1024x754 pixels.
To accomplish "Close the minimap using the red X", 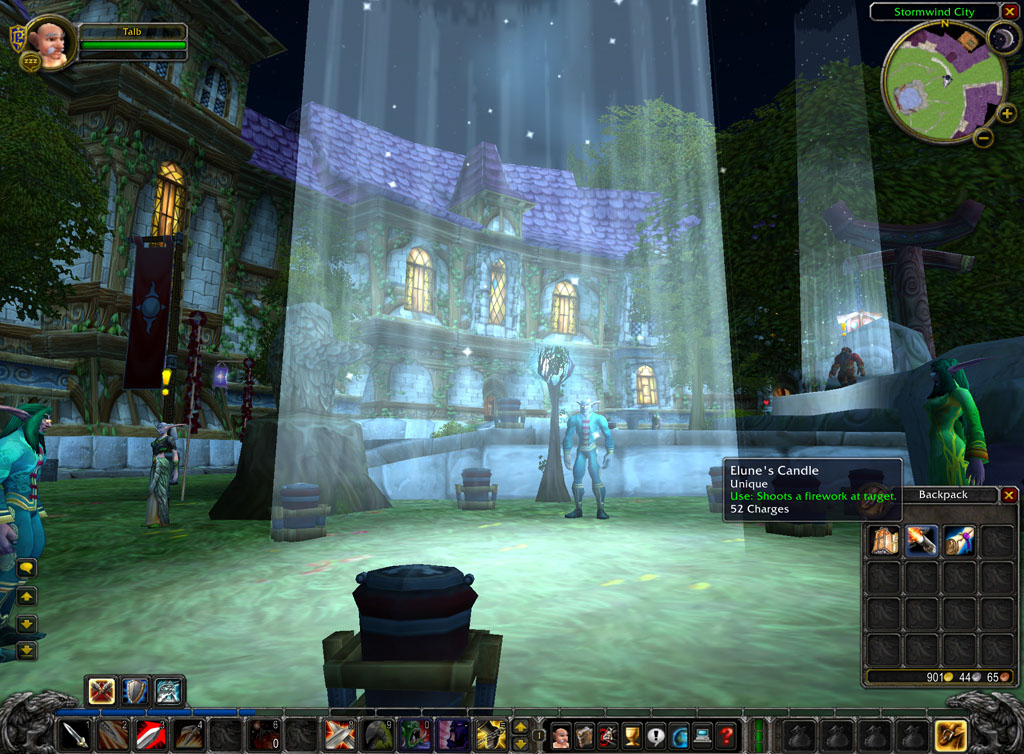I will click(1009, 12).
